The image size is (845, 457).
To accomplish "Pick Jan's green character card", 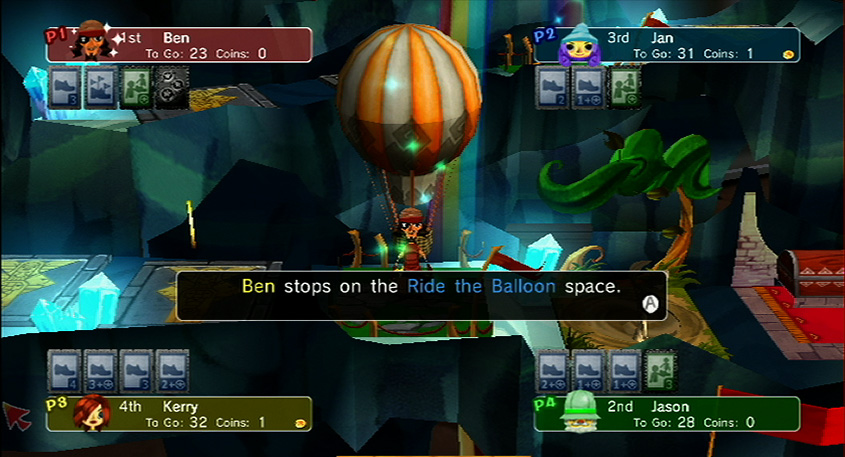I will 623,85.
